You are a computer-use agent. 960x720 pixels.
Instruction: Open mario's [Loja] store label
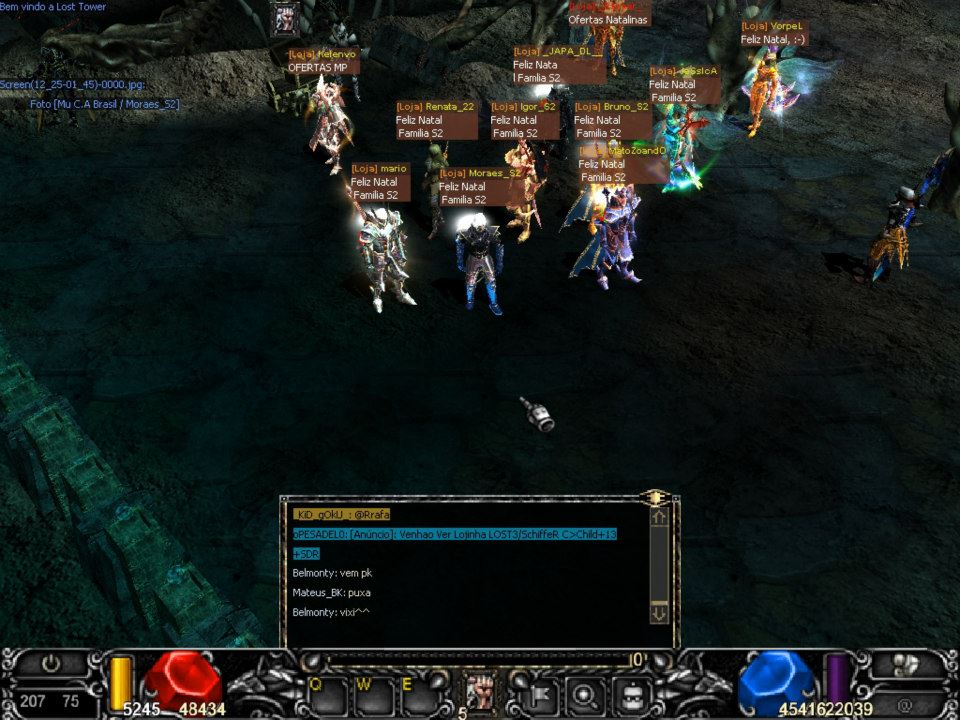tap(380, 169)
